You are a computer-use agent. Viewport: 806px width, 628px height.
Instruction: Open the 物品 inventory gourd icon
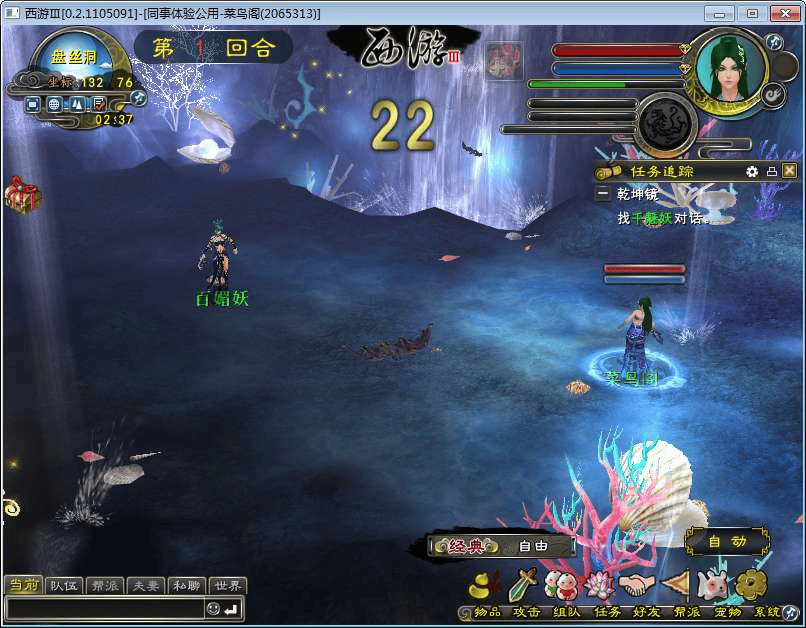486,585
